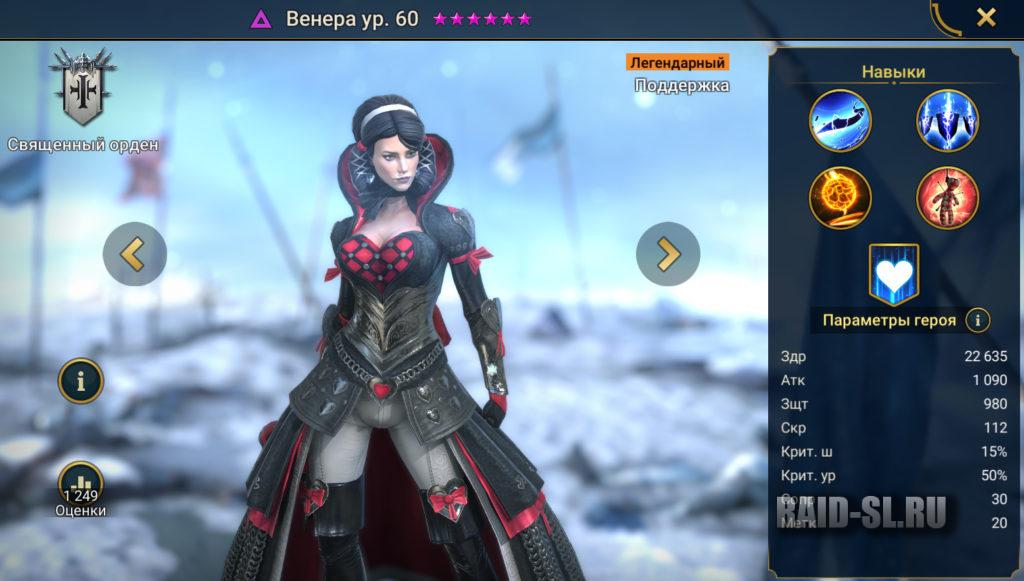Go to the next champion with right arrow

point(668,254)
